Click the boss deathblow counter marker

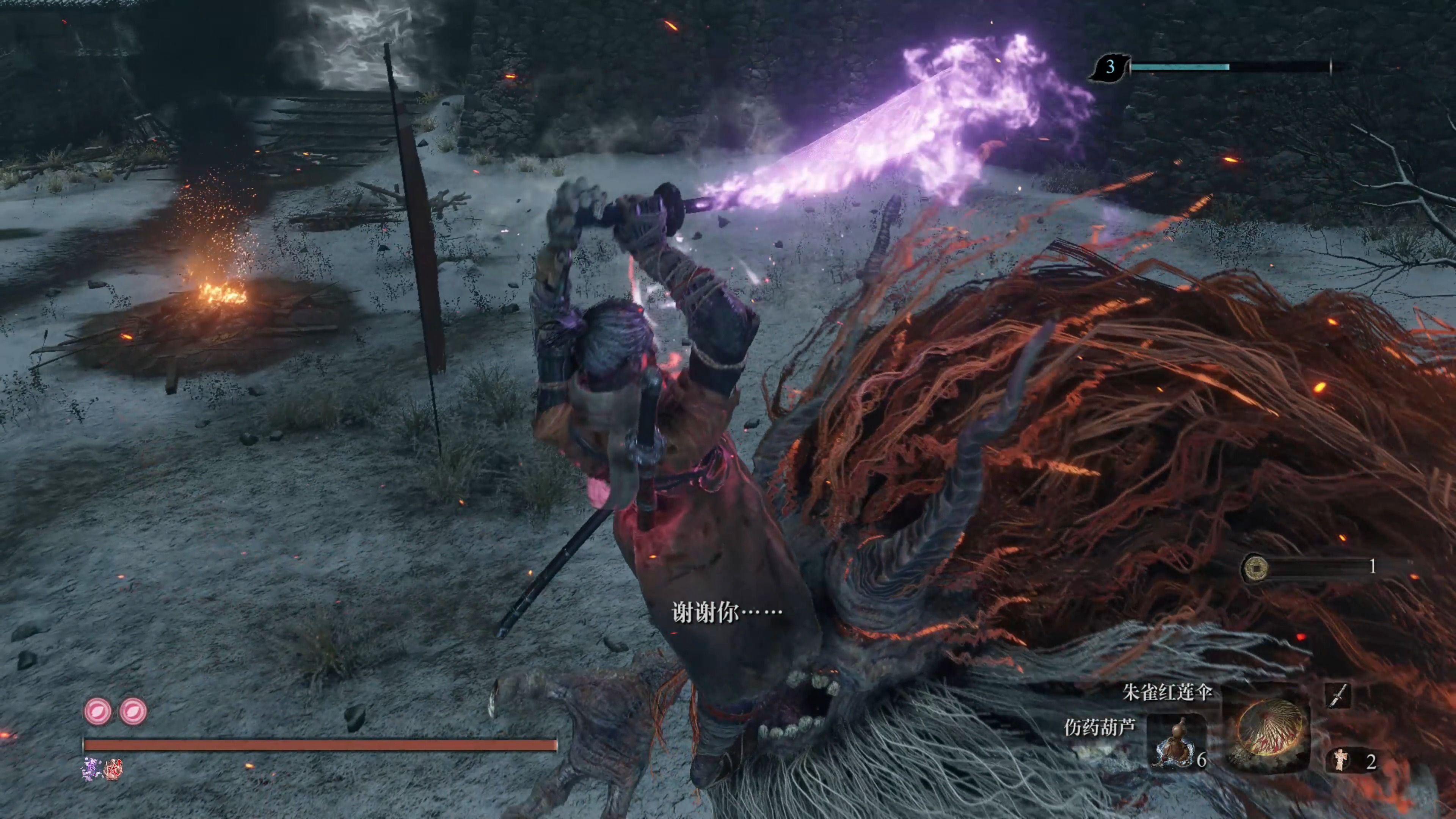click(x=1109, y=67)
